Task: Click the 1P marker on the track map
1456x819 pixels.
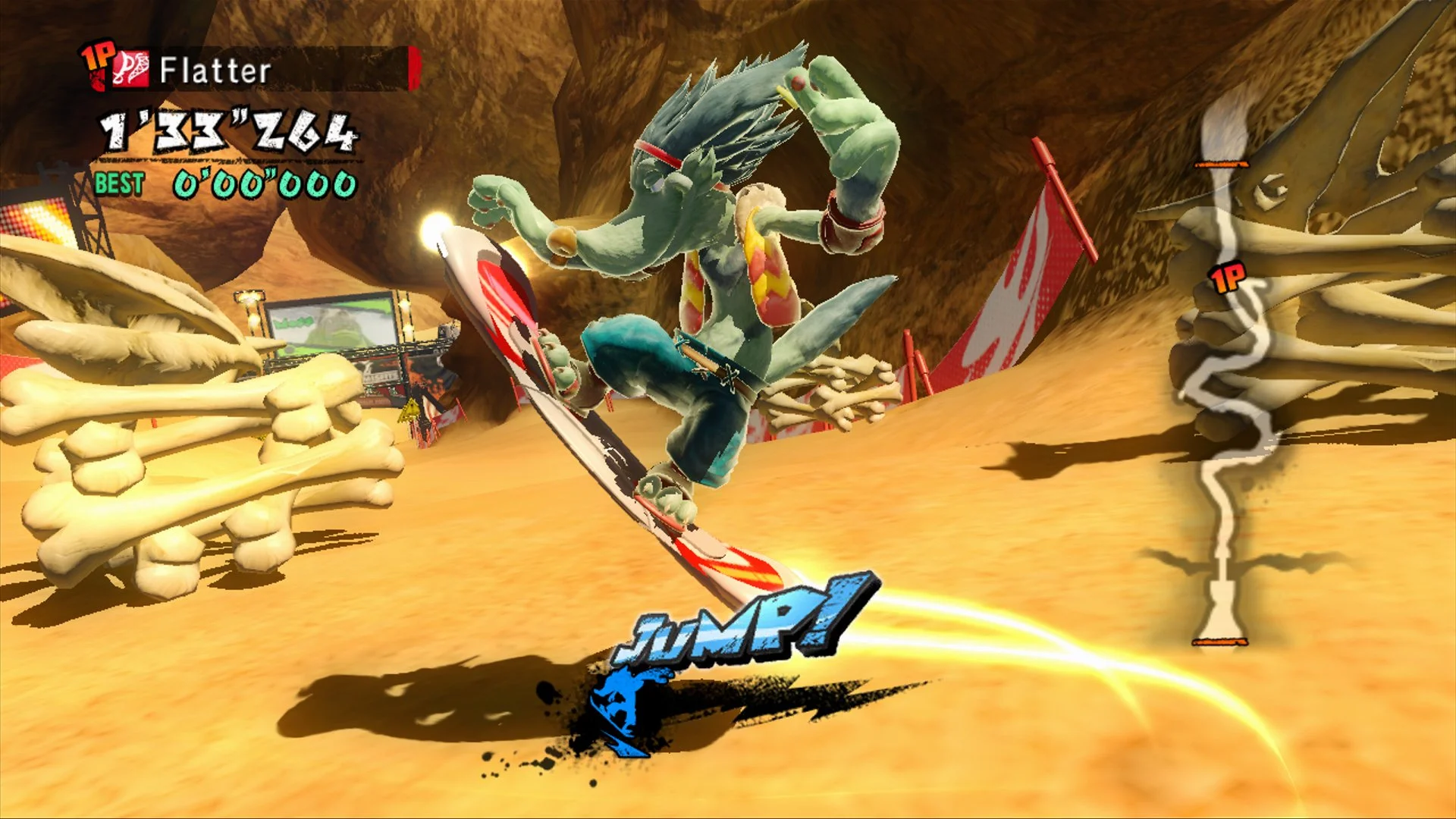Action: (1228, 278)
